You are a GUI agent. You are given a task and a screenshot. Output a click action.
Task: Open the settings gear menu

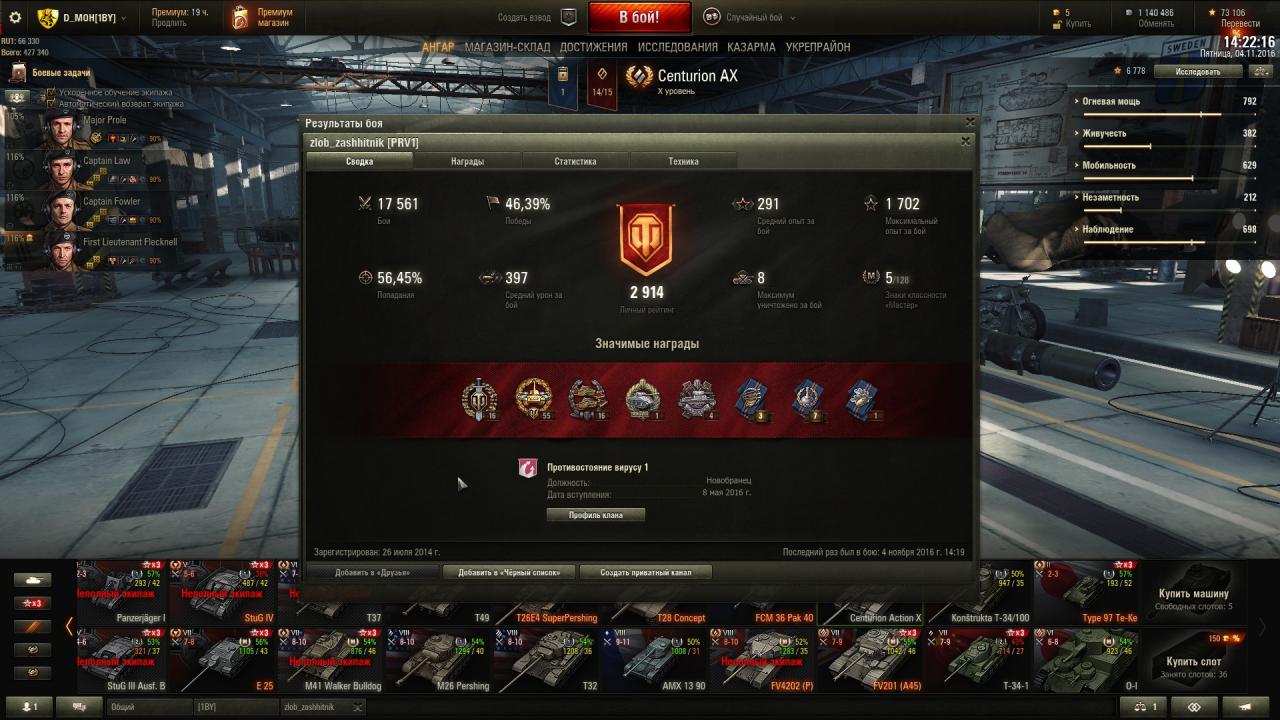point(15,17)
